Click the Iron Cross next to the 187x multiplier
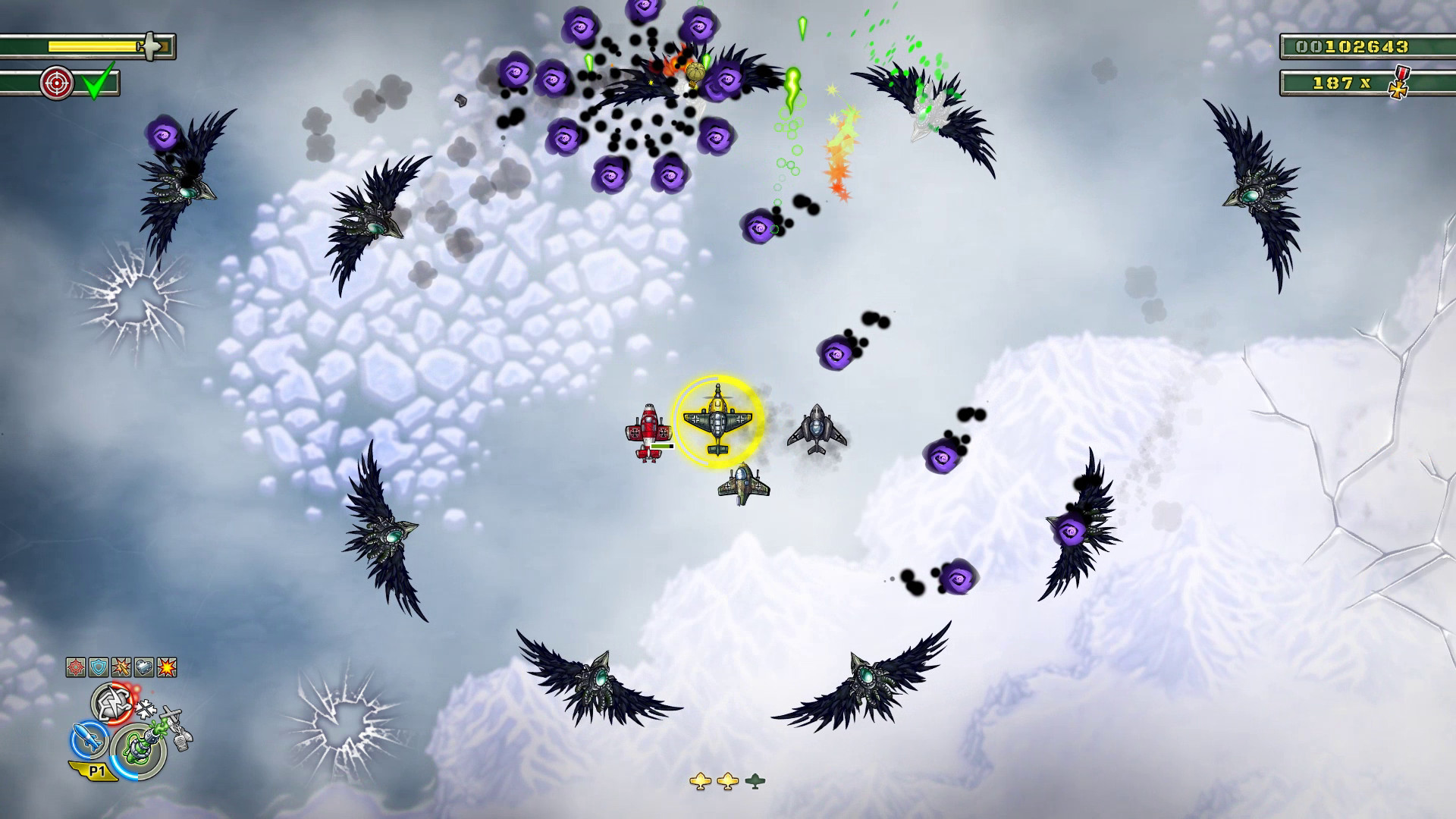Screen dimensions: 1456x819 coord(1398,89)
